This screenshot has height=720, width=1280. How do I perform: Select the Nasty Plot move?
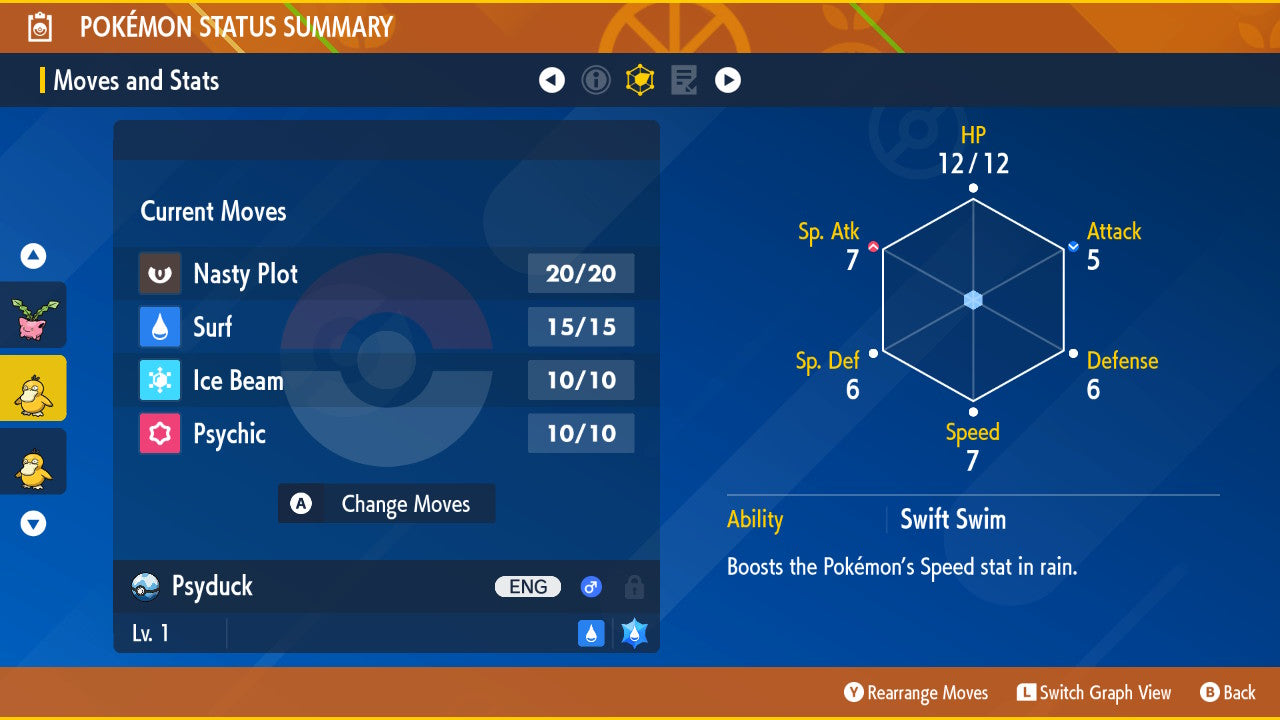pyautogui.click(x=385, y=274)
